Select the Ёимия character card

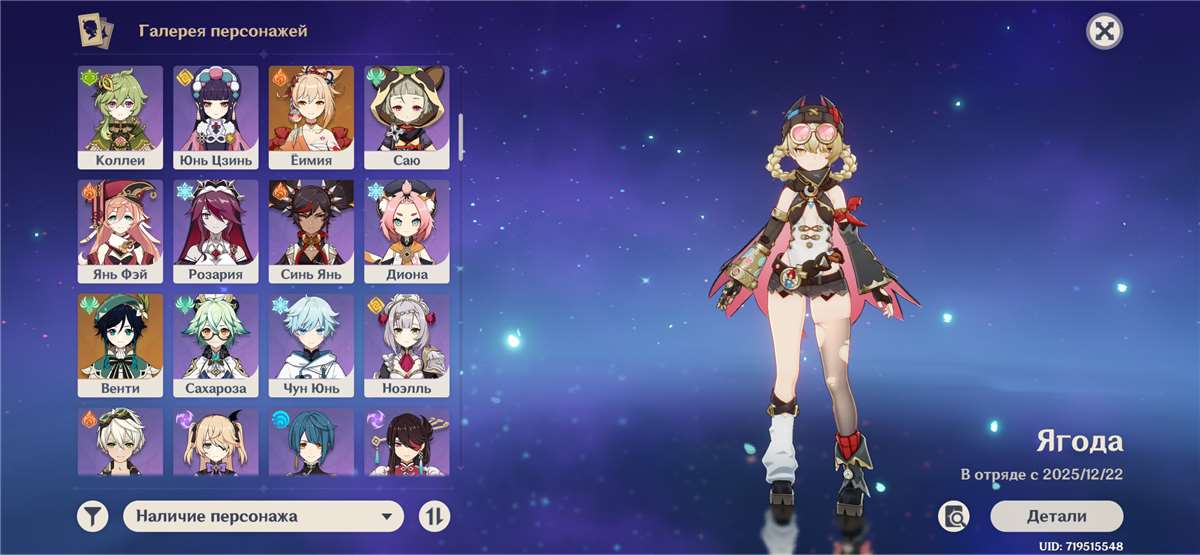pyautogui.click(x=311, y=117)
